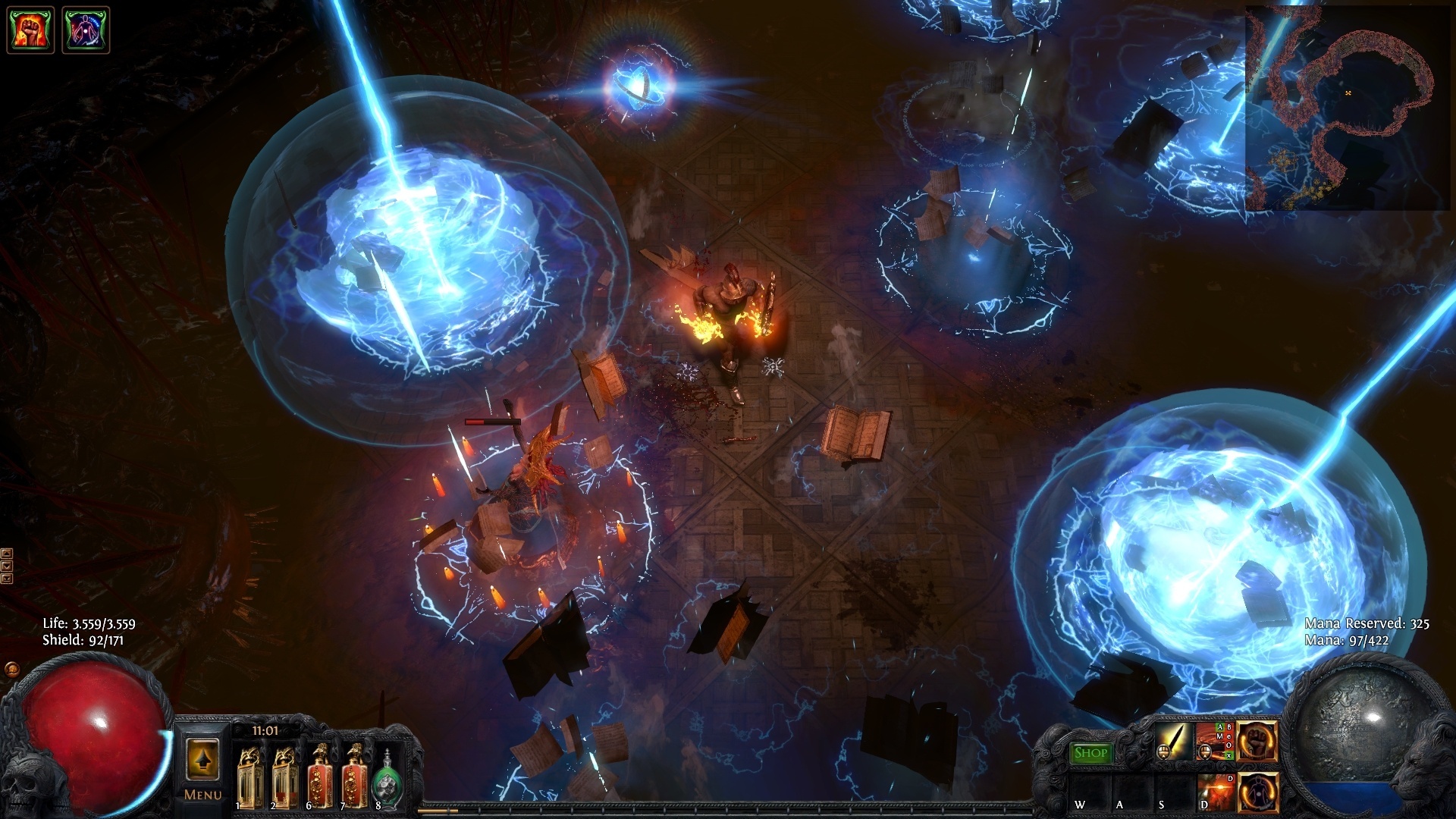Click the player marker on the minimap
The image size is (1456, 819).
point(1349,93)
